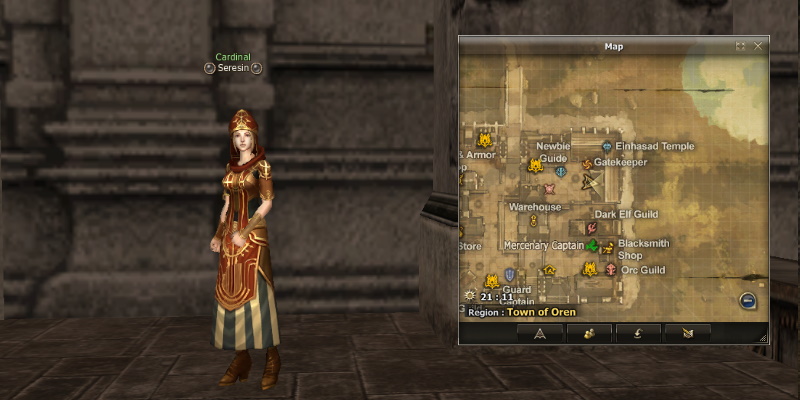Click the crossed-flag map toolbar button

[x=686, y=333]
